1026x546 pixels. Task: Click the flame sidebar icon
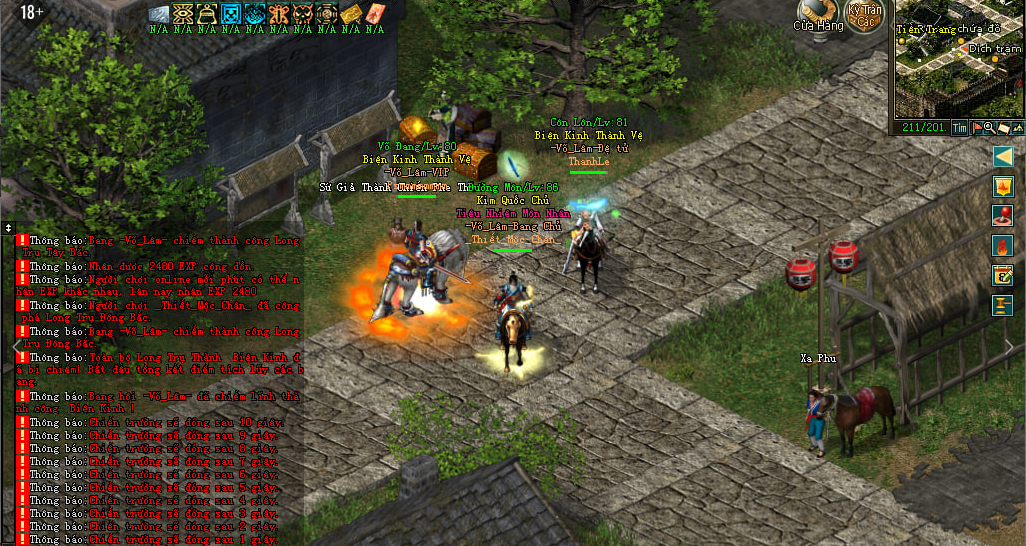pos(1003,246)
